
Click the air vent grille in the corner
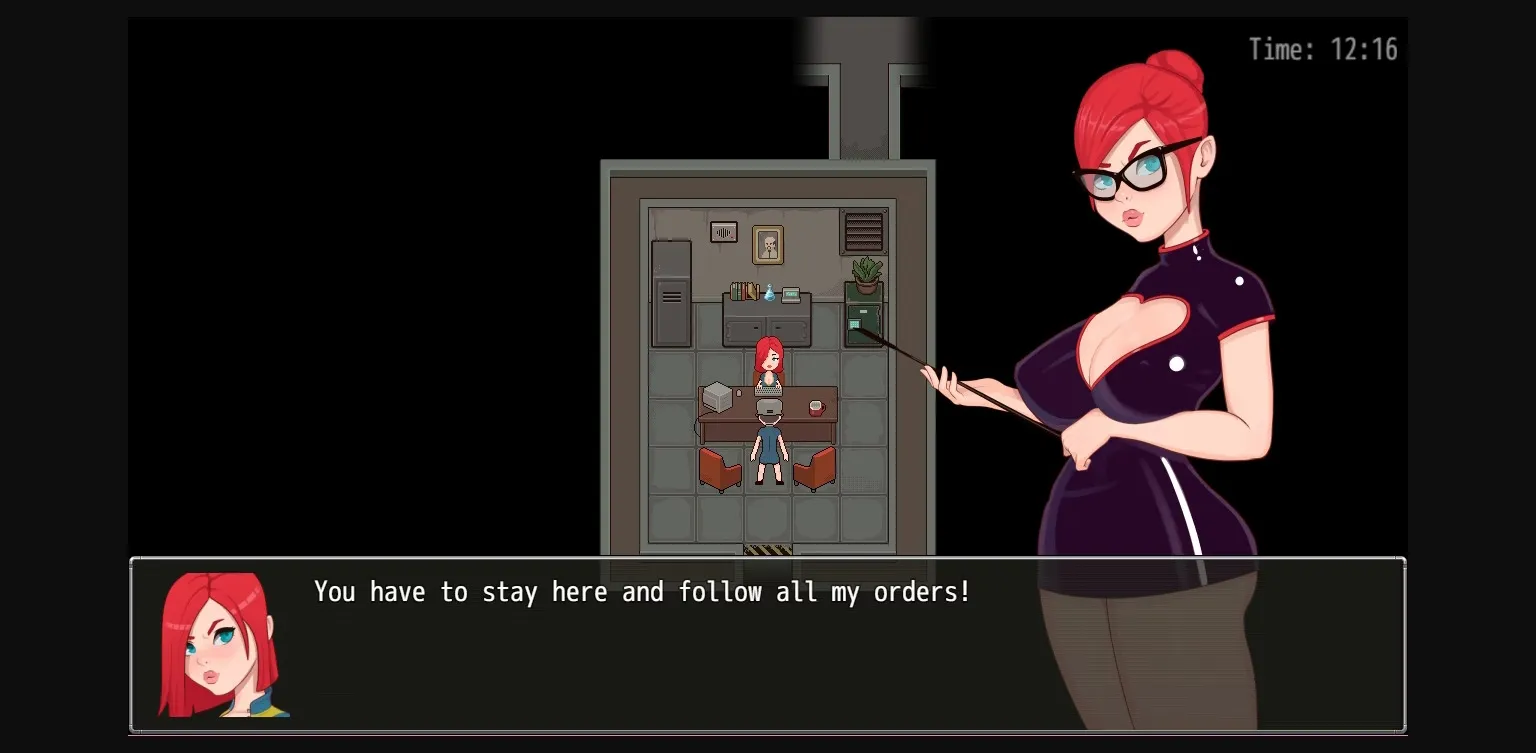tap(863, 232)
